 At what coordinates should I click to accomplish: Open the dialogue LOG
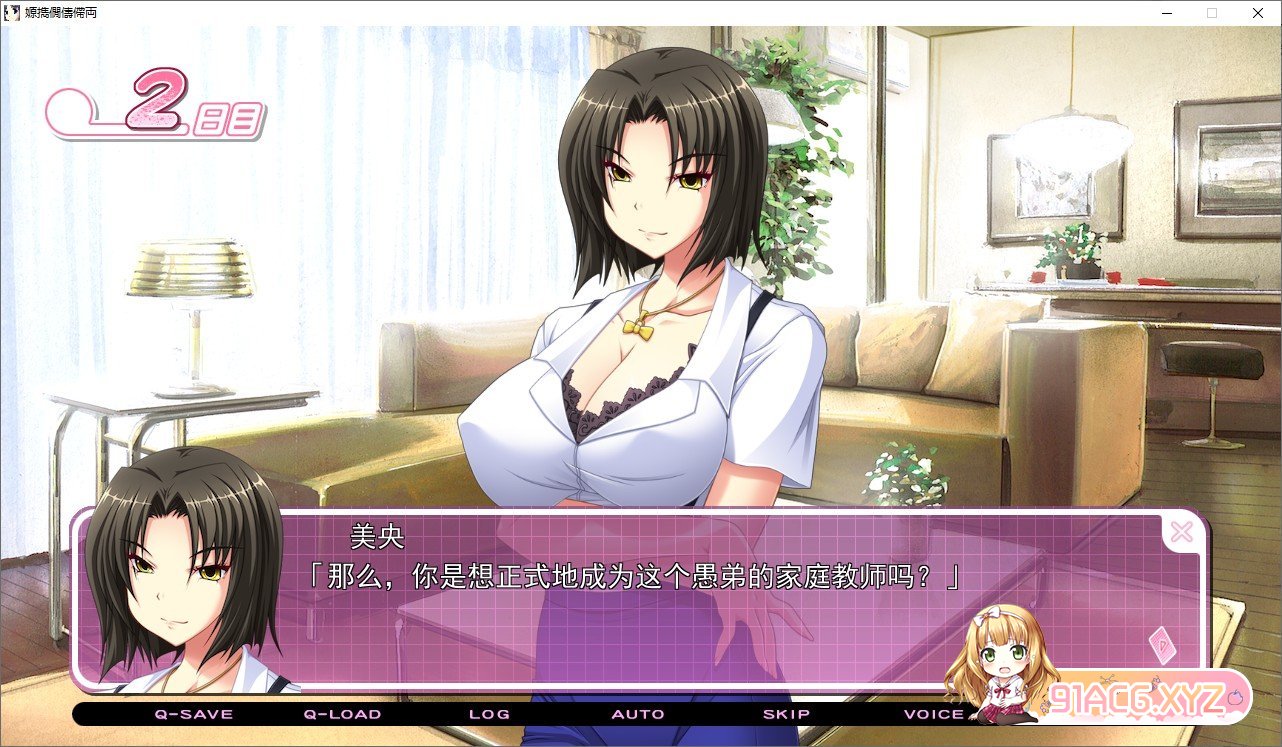[489, 714]
